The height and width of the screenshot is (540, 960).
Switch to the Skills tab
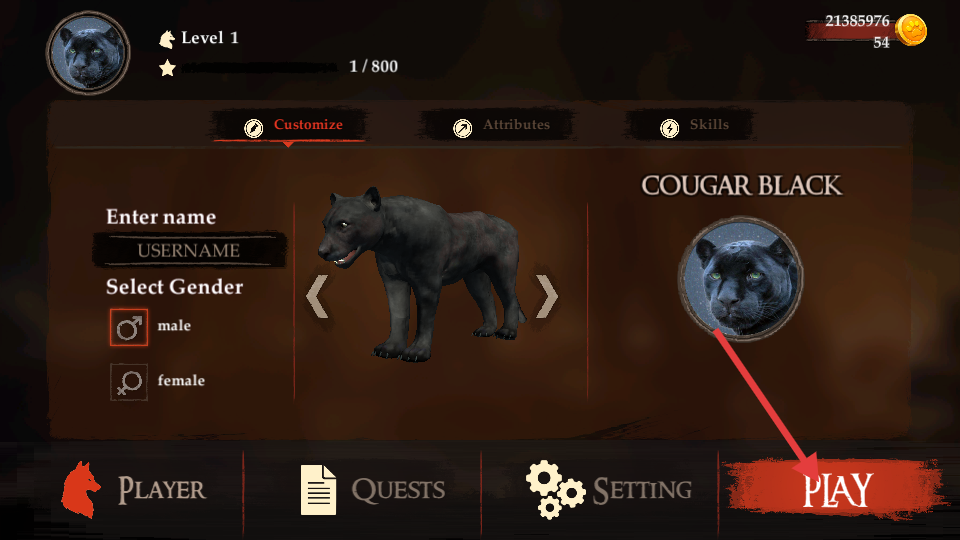coord(696,126)
